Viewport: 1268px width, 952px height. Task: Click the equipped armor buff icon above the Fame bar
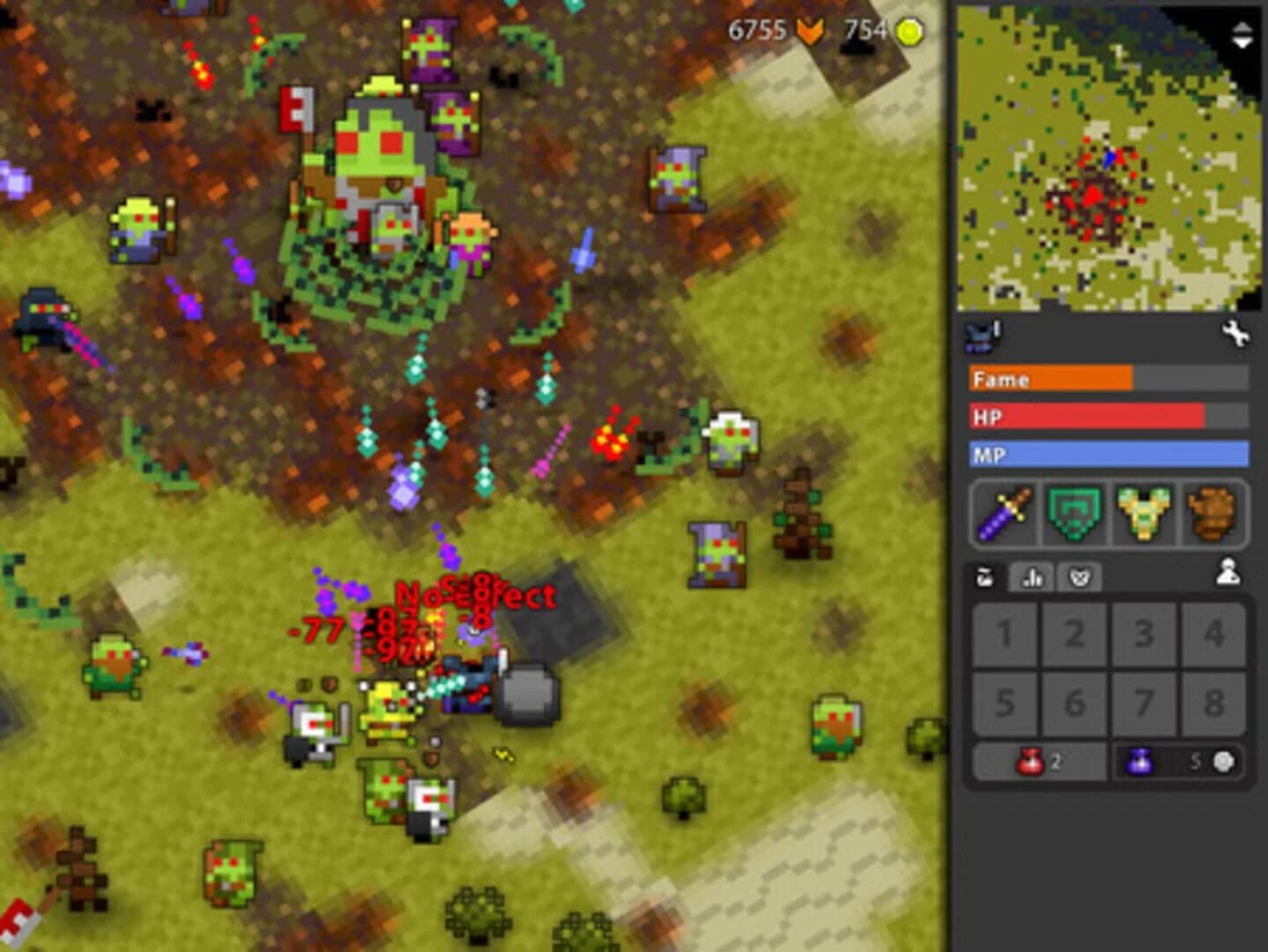point(978,333)
